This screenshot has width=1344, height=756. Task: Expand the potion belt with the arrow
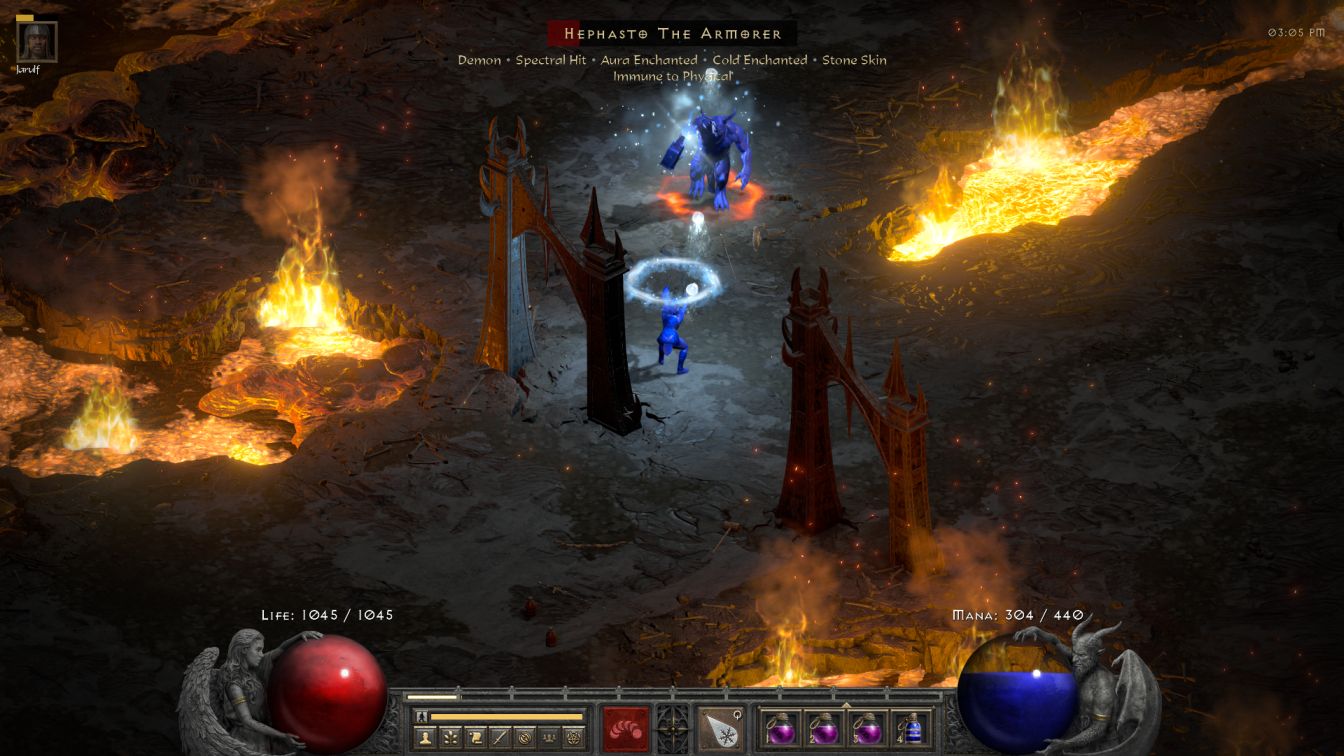[846, 704]
